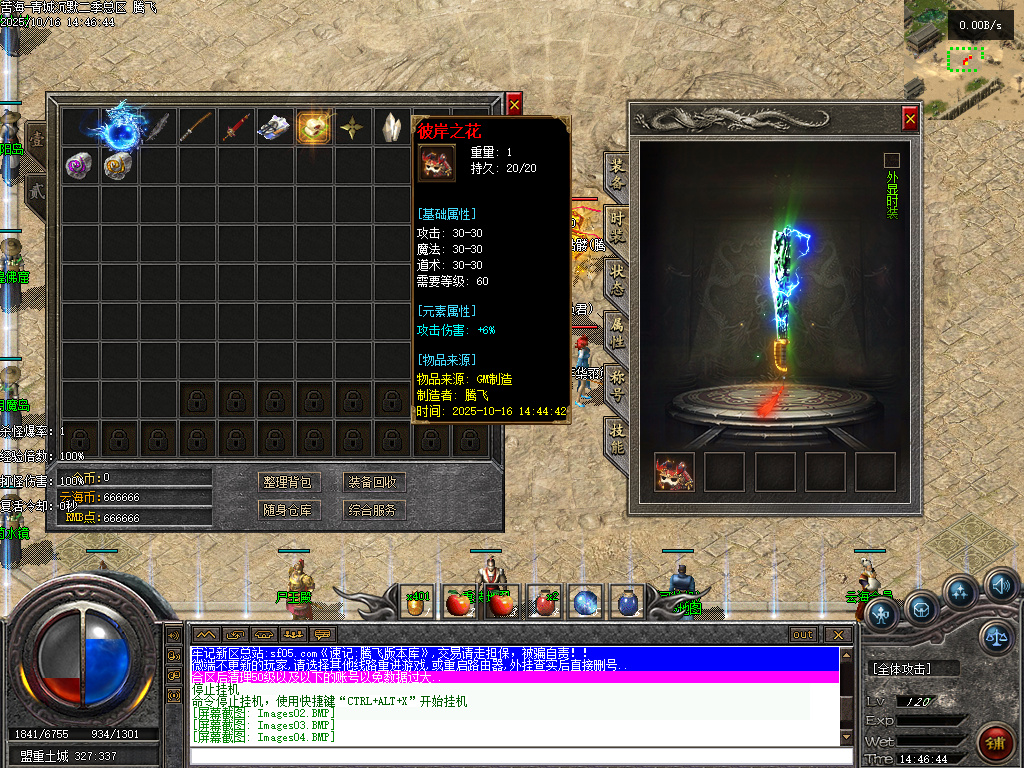The height and width of the screenshot is (768, 1024).
Task: Close the fashion equipment panel
Action: 910,119
